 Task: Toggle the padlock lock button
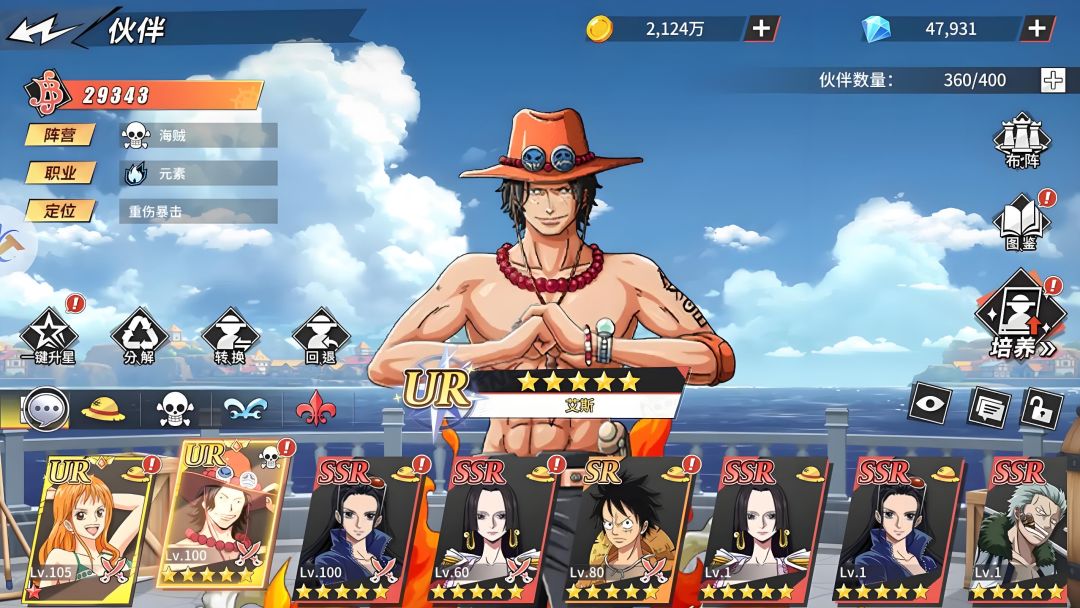click(x=1041, y=407)
